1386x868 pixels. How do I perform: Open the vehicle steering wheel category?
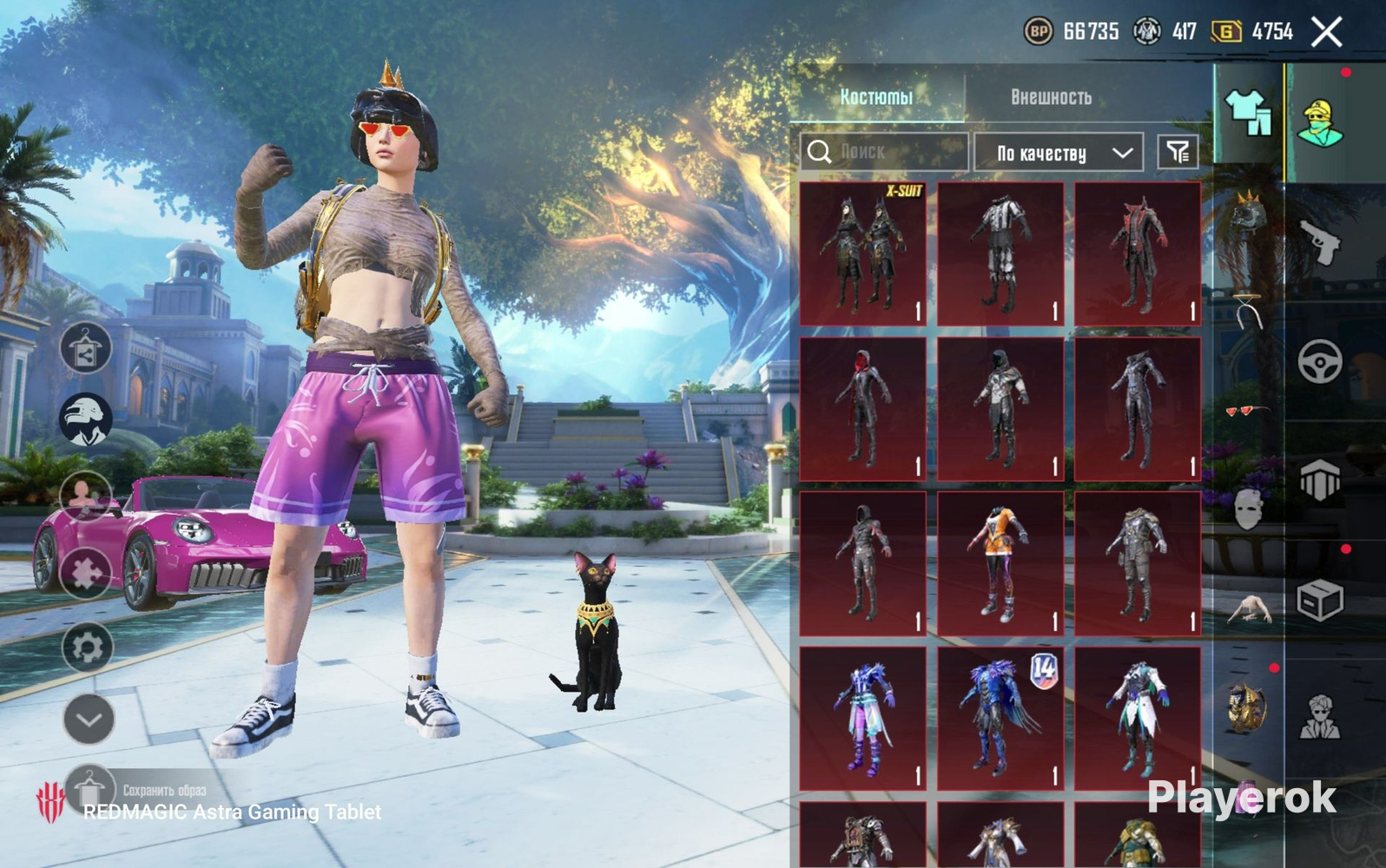1319,360
